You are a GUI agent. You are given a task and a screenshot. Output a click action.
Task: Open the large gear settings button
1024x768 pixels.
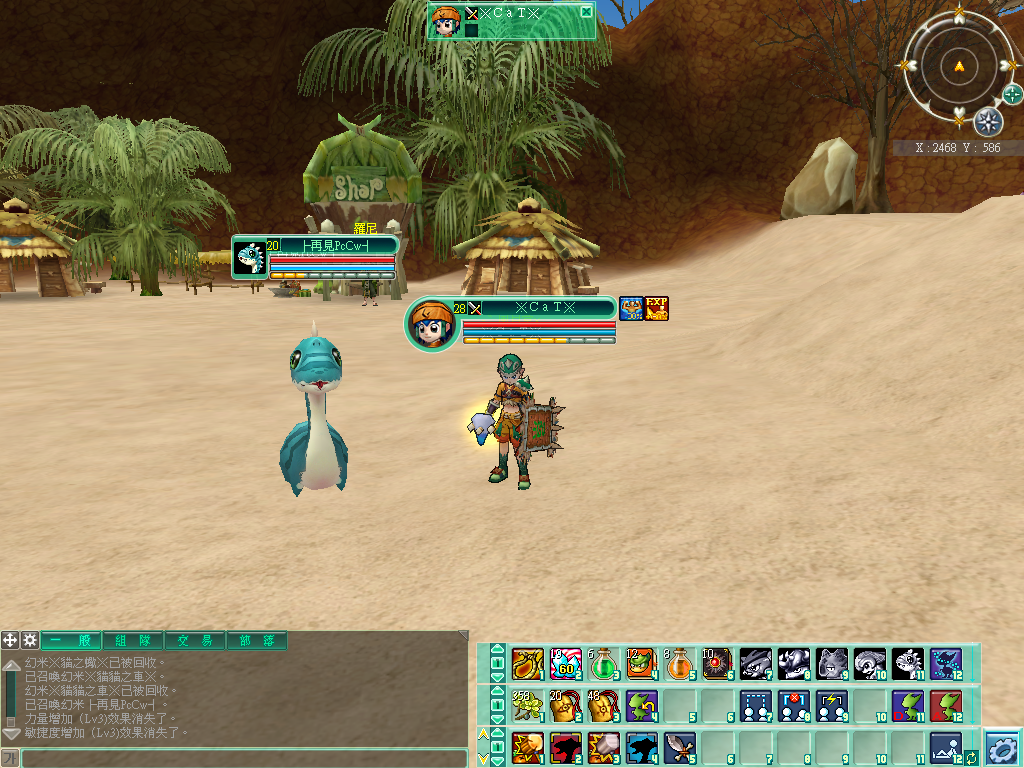point(1002,747)
